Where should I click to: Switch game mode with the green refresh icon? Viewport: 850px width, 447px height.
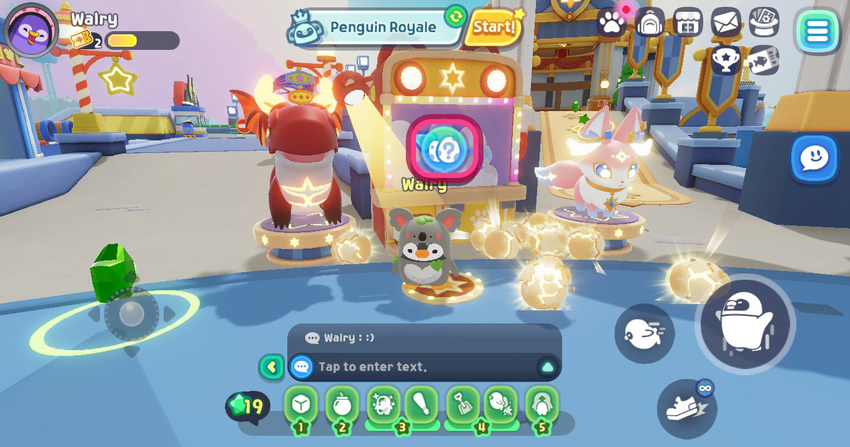coord(455,15)
